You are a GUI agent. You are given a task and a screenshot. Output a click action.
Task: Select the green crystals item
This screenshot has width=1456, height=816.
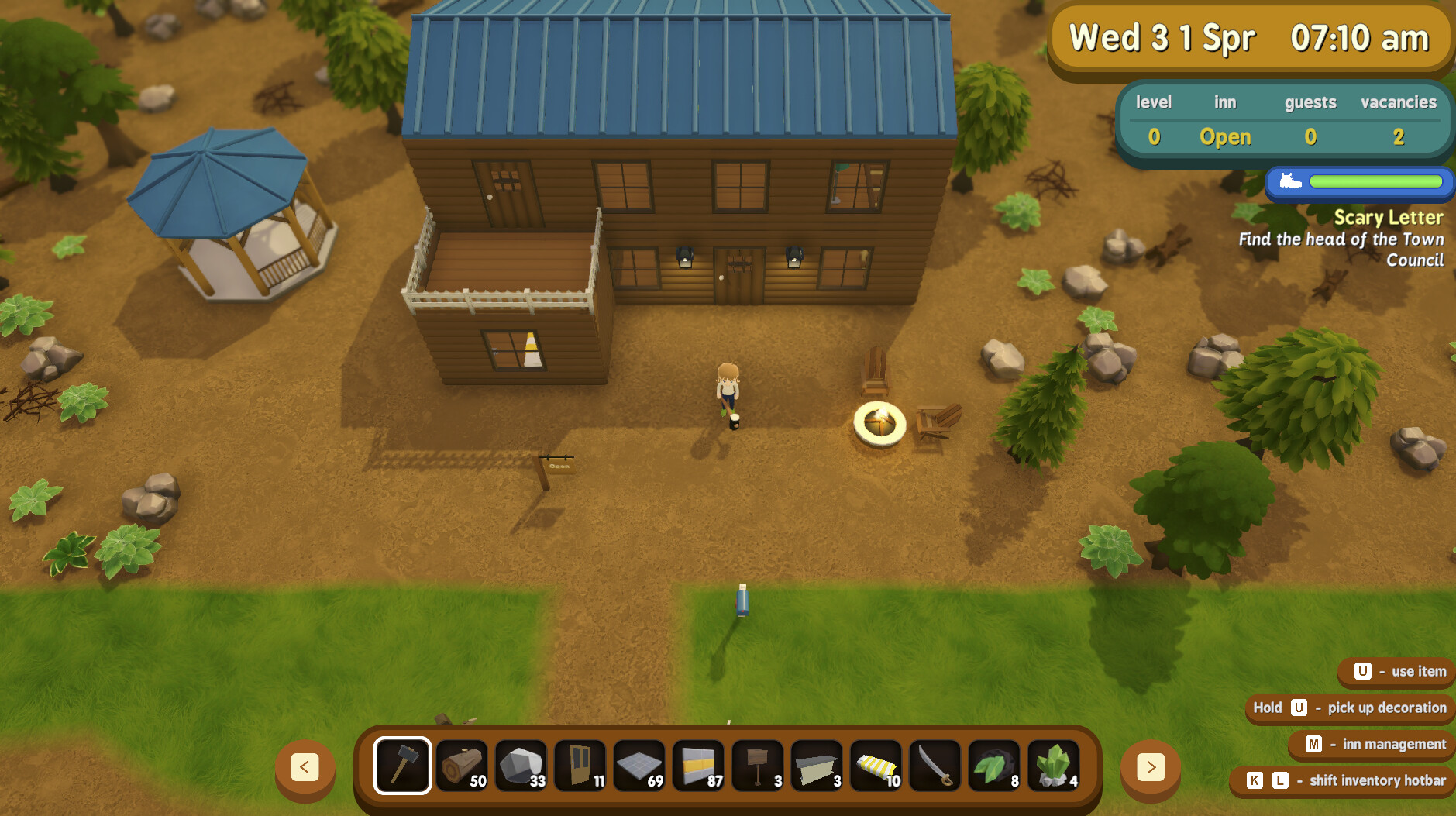1055,766
